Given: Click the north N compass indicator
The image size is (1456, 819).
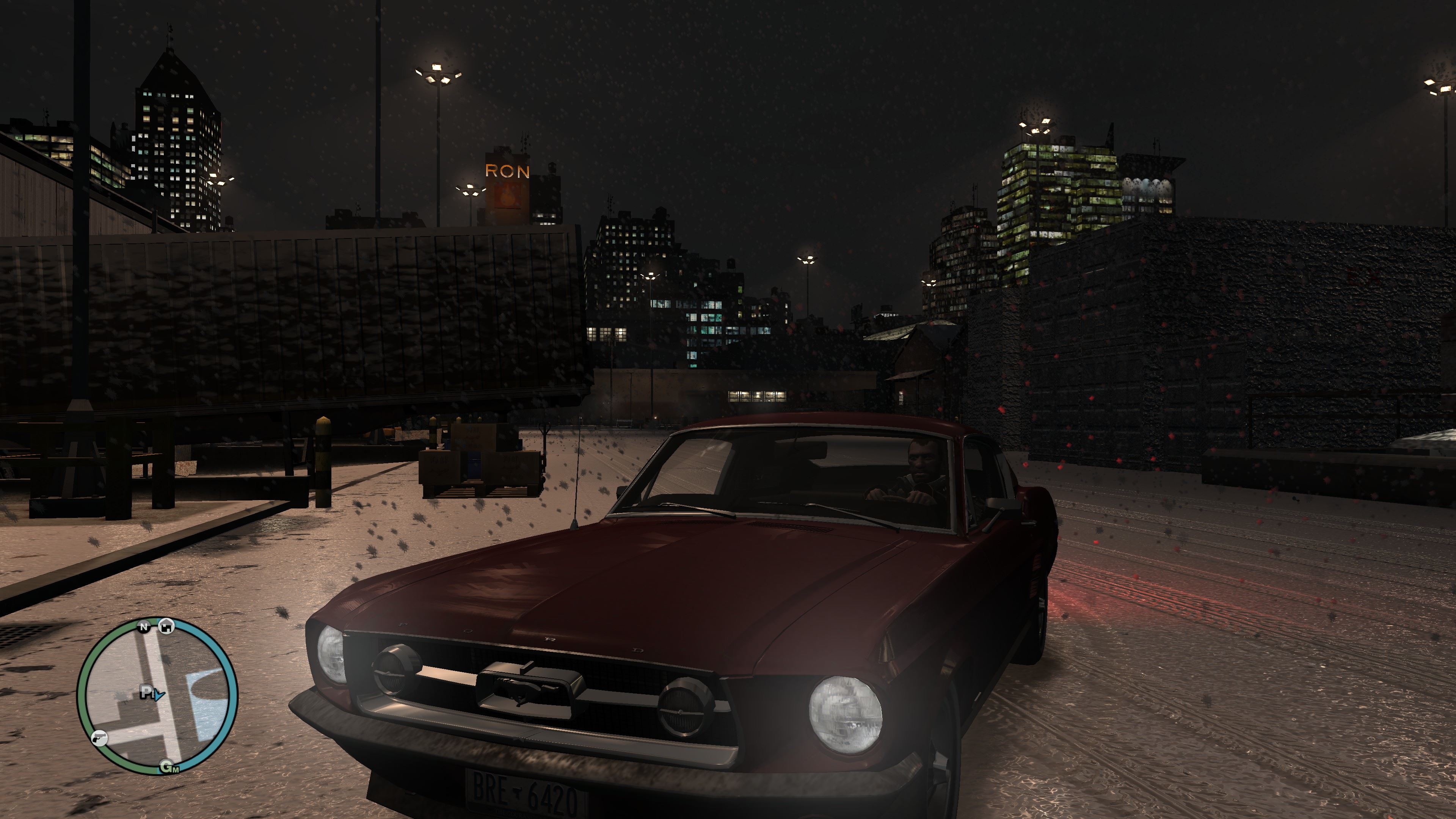Looking at the screenshot, I should [x=144, y=626].
